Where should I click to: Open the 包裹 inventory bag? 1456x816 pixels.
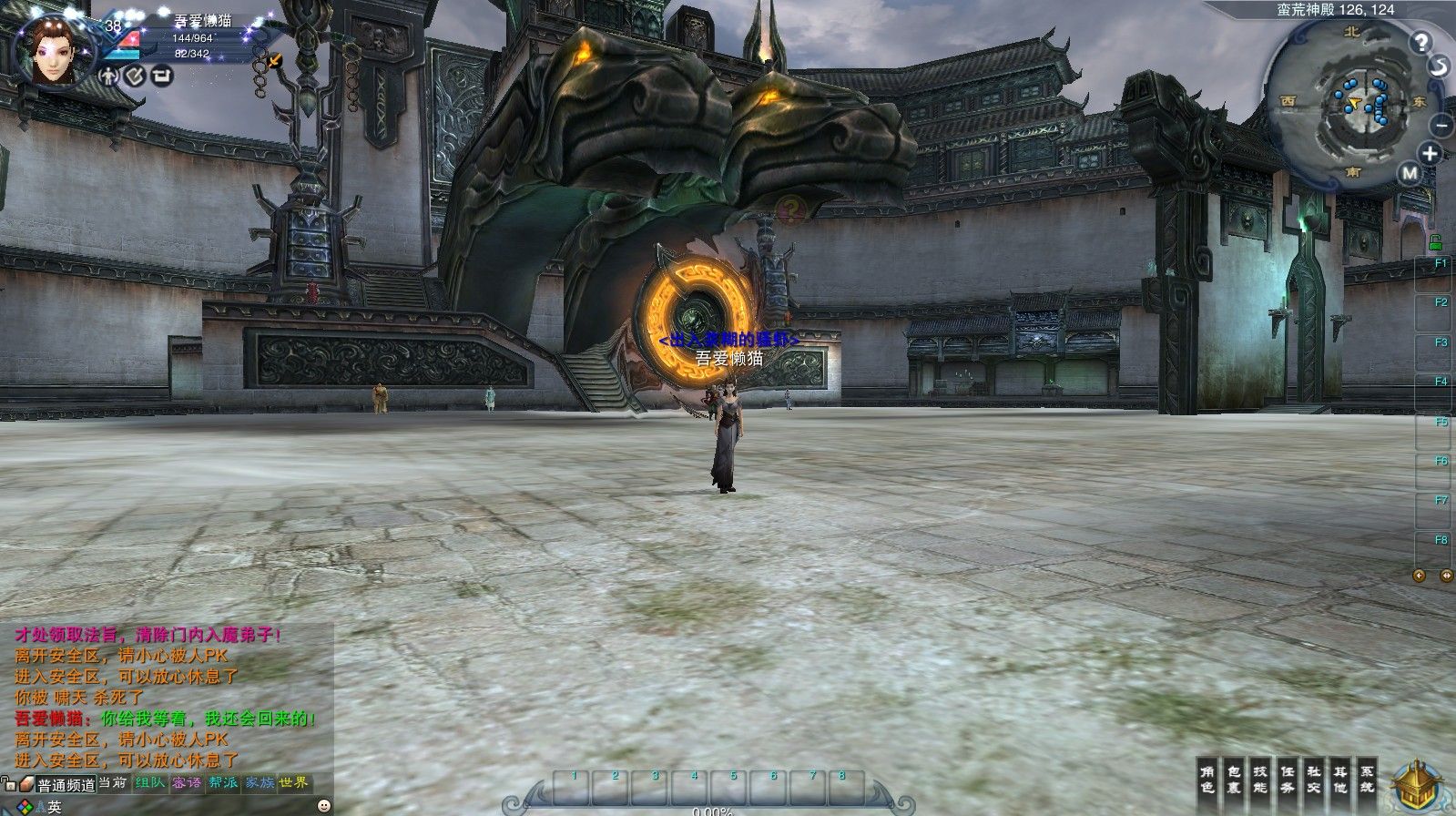(1234, 775)
